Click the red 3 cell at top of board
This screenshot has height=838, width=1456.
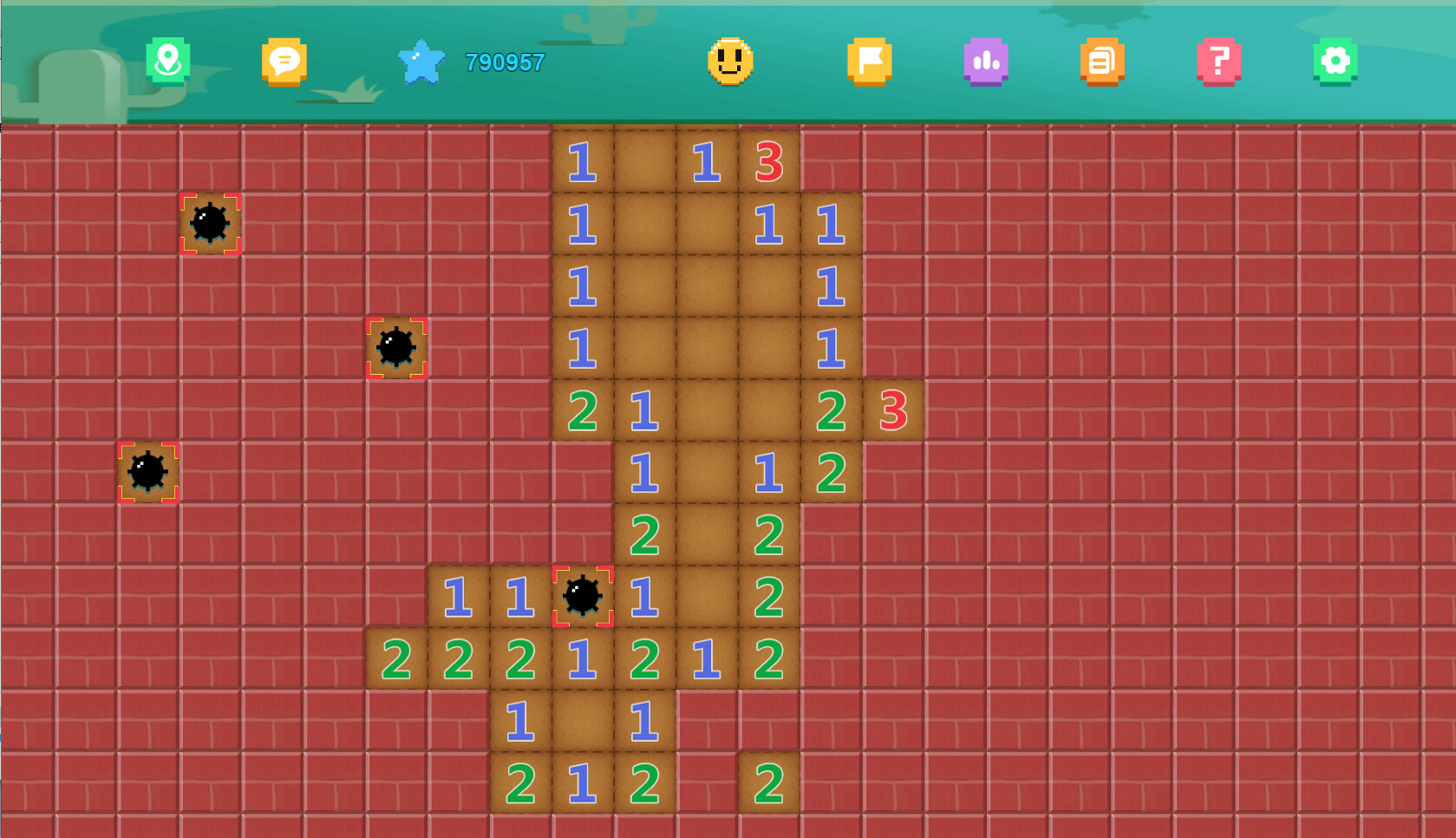click(768, 160)
